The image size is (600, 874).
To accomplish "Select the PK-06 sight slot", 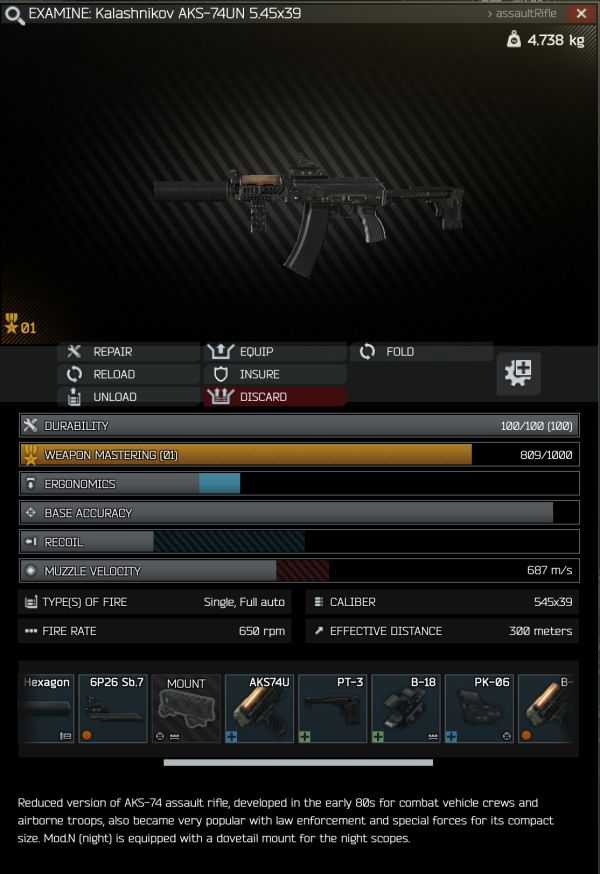I will pyautogui.click(x=480, y=708).
